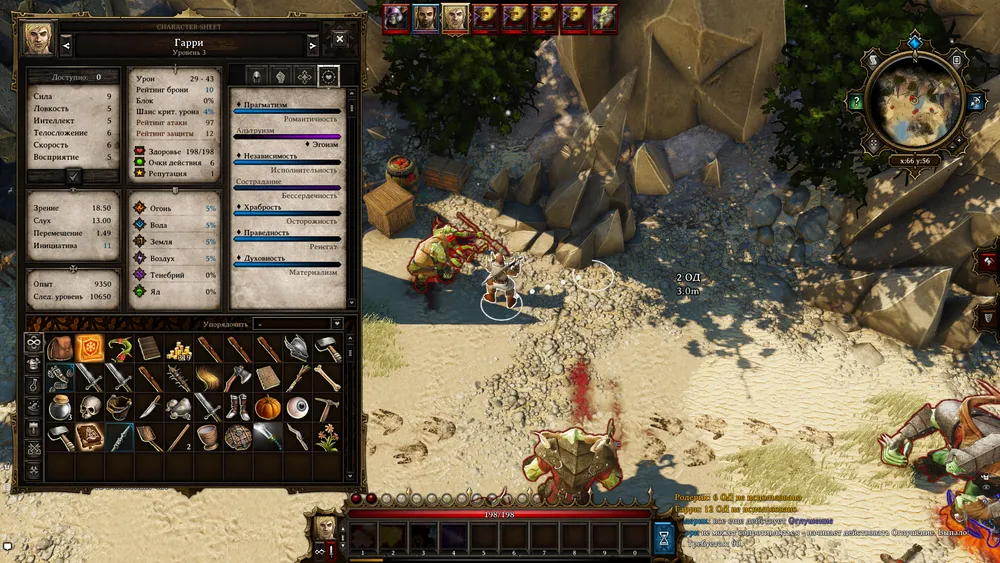Pick the gold coins stack
The image size is (1000, 563).
pyautogui.click(x=179, y=348)
